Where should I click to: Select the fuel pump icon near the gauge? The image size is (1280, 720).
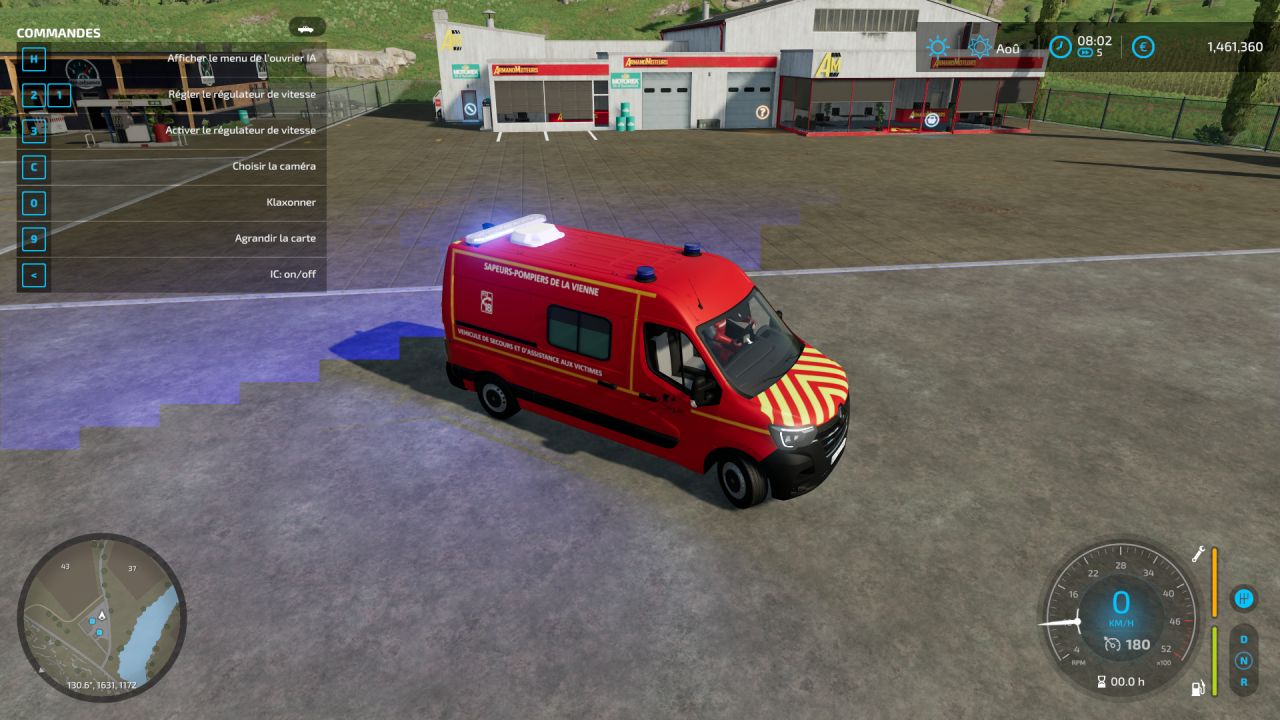click(1197, 687)
